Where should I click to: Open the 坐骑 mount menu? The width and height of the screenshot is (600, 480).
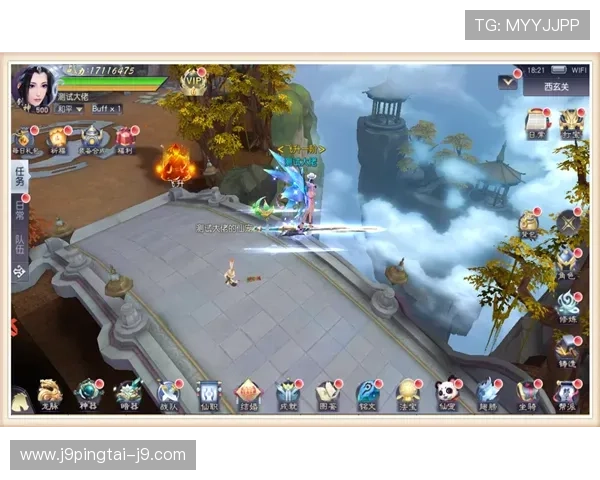point(527,393)
